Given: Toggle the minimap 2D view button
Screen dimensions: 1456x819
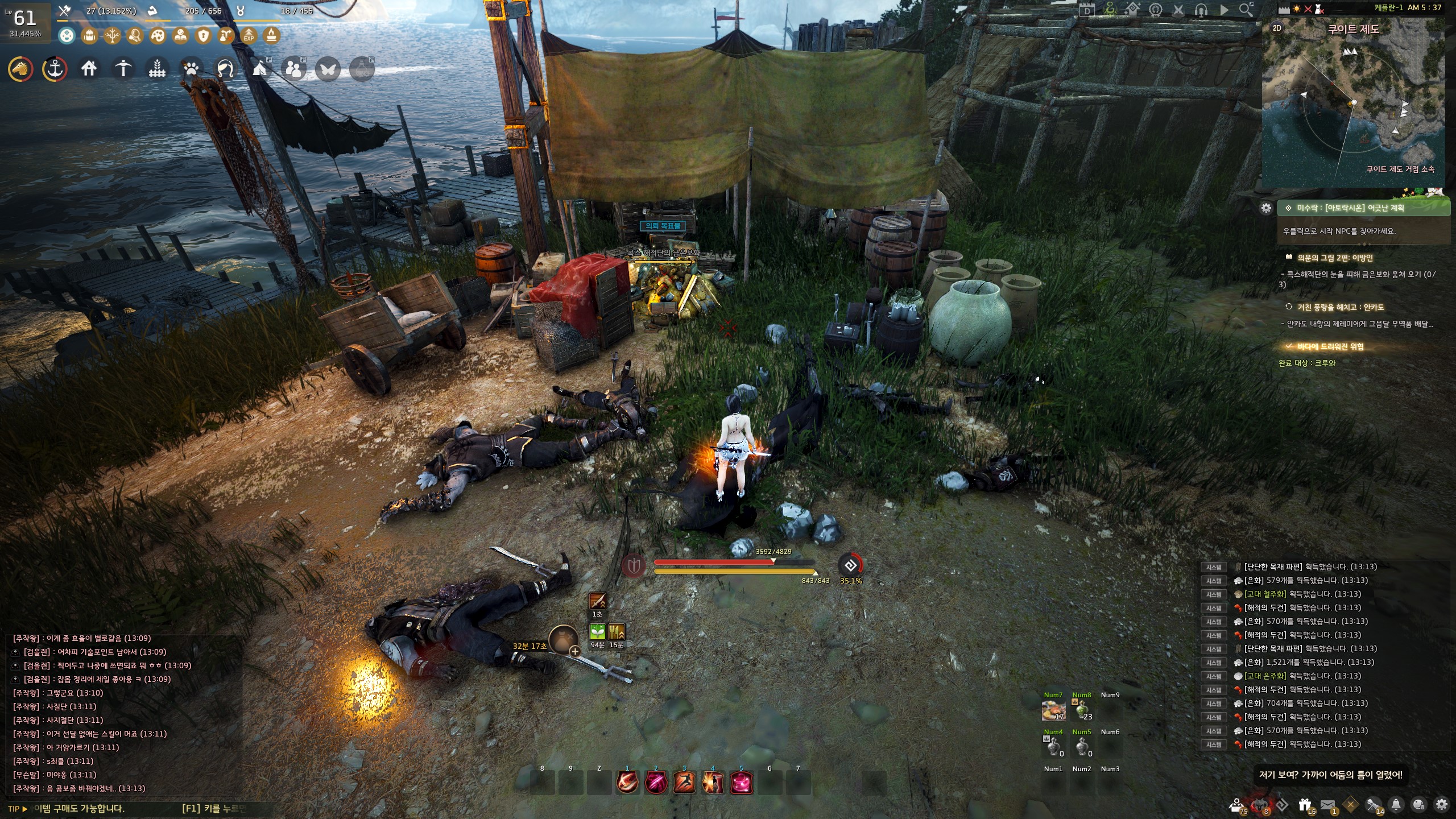Looking at the screenshot, I should pyautogui.click(x=1277, y=28).
